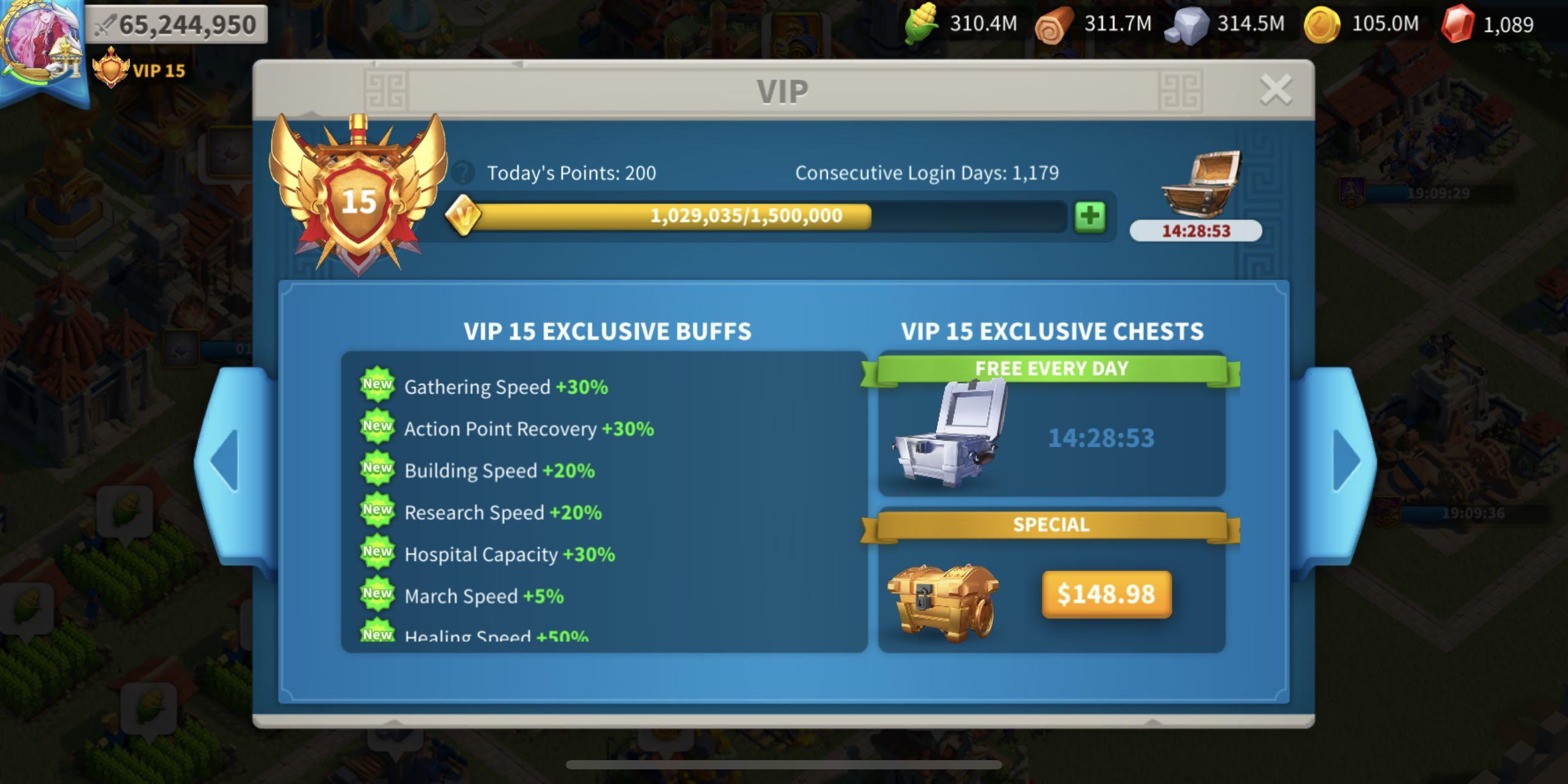Tap the VIP 15 badge under avatar
This screenshot has width=1568, height=784.
136,71
